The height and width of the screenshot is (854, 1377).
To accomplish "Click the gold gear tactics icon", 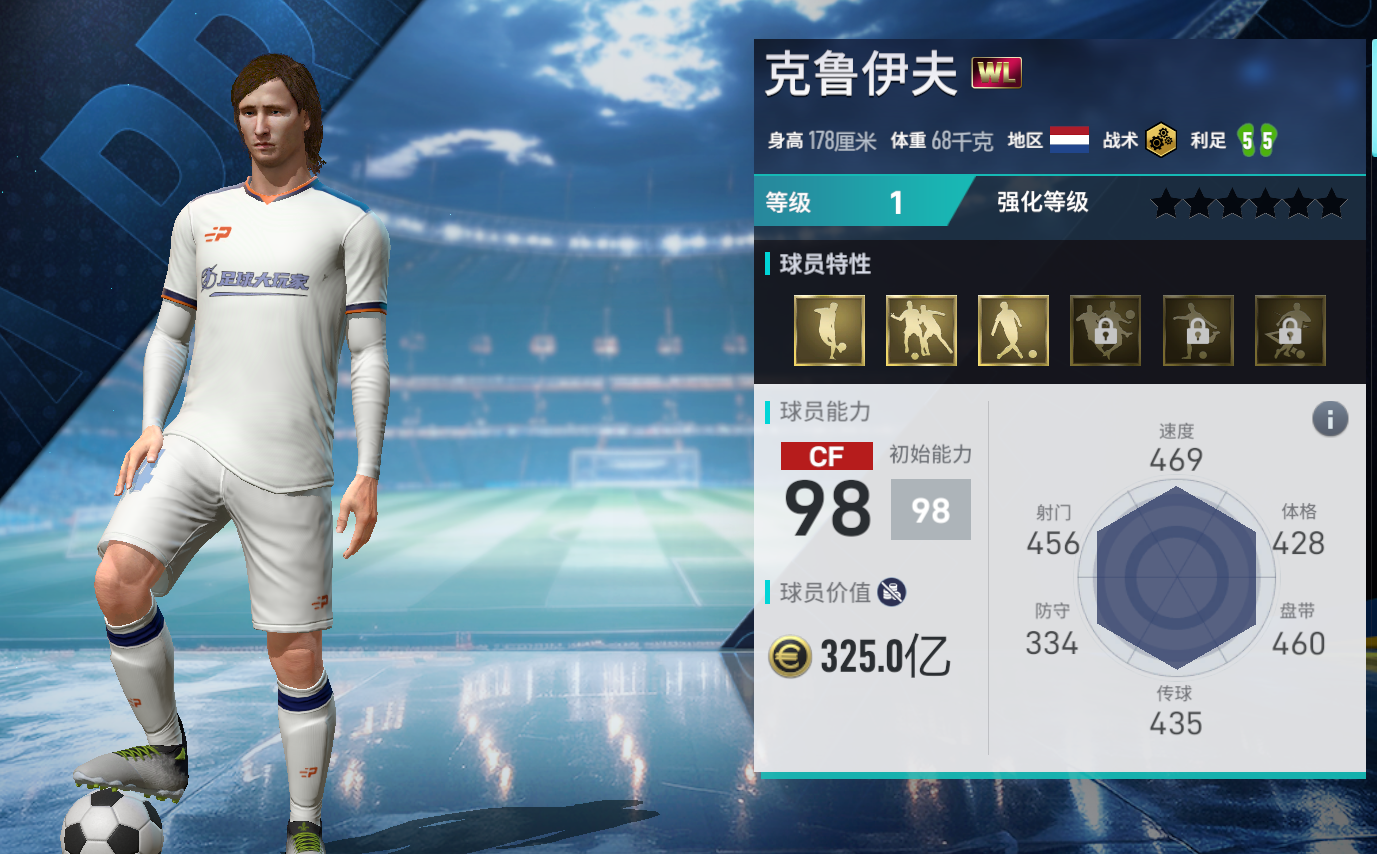I will (1161, 141).
